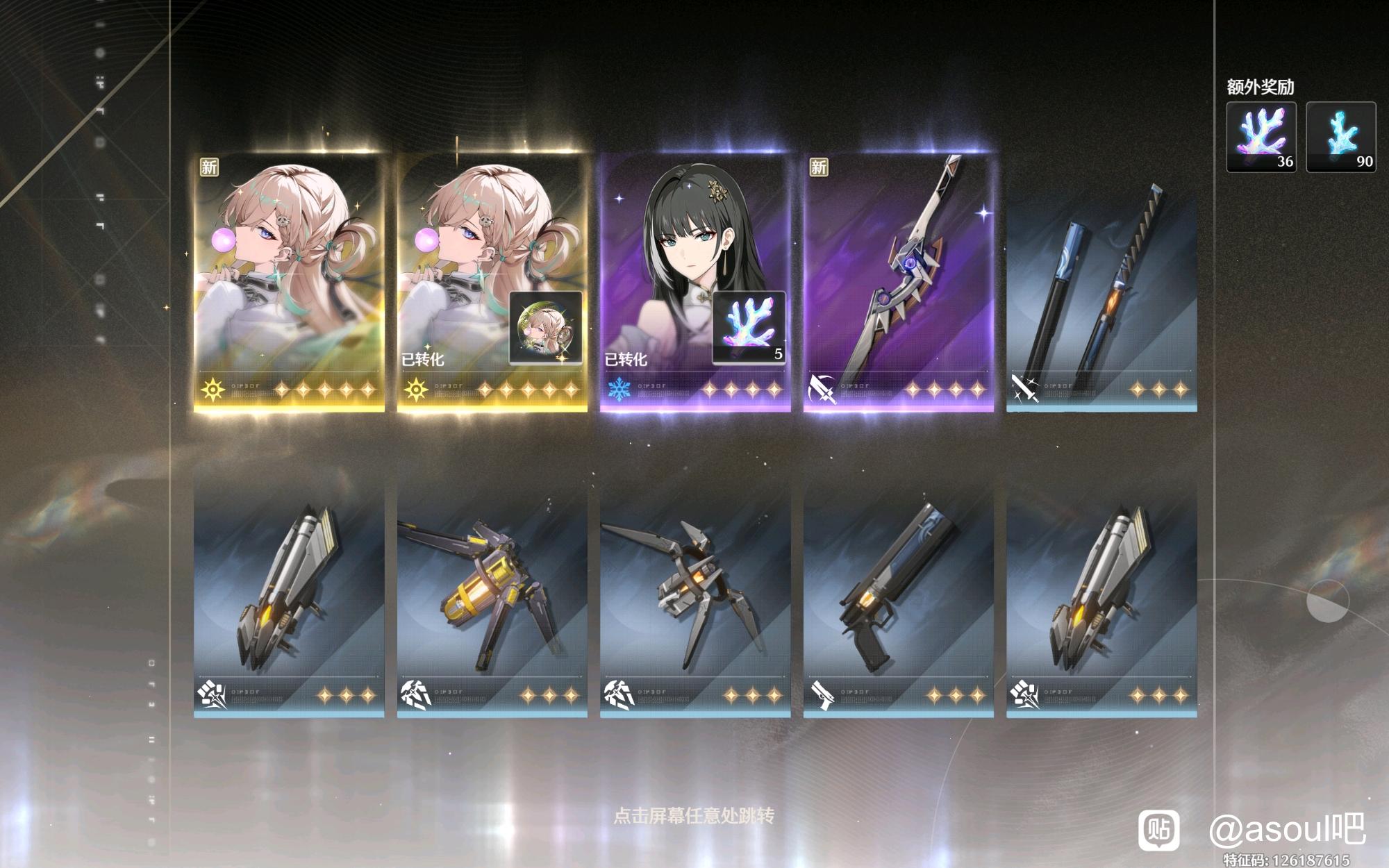This screenshot has height=868, width=1389.
Task: View the extra reward coral showing 36
Action: click(1261, 137)
